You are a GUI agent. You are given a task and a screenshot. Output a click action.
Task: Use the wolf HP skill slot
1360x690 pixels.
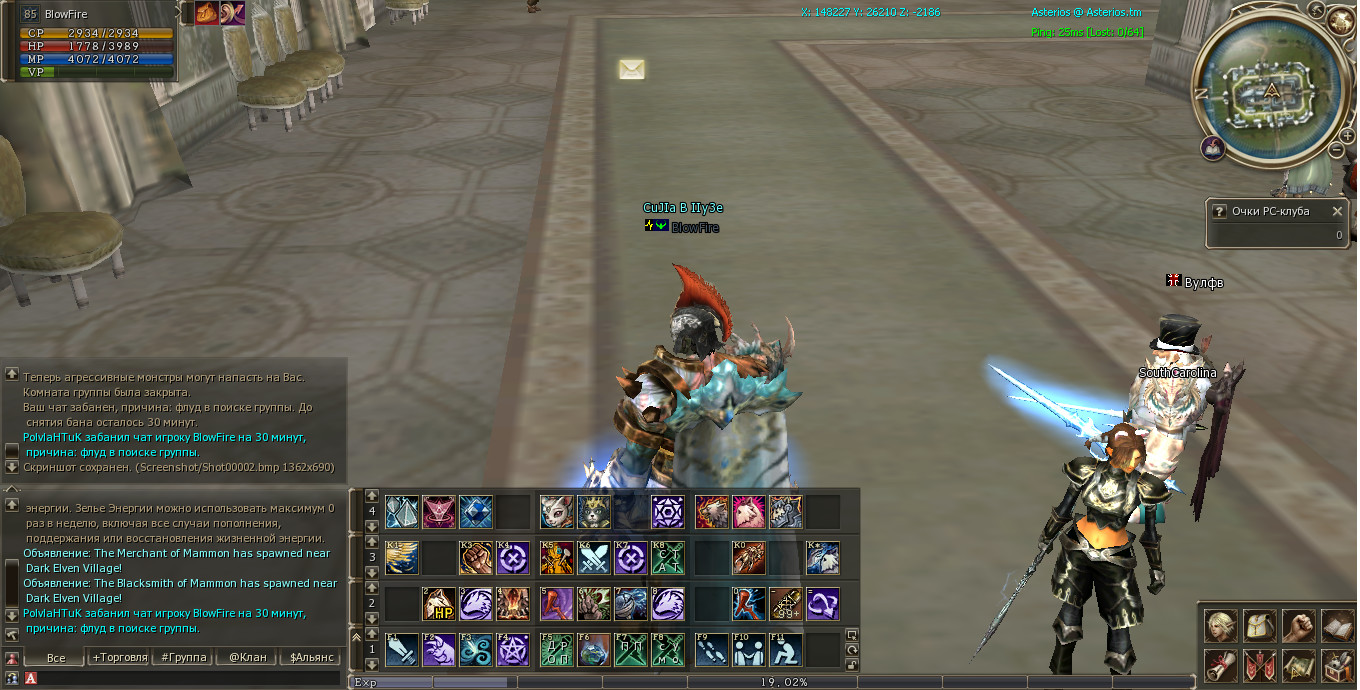(439, 604)
